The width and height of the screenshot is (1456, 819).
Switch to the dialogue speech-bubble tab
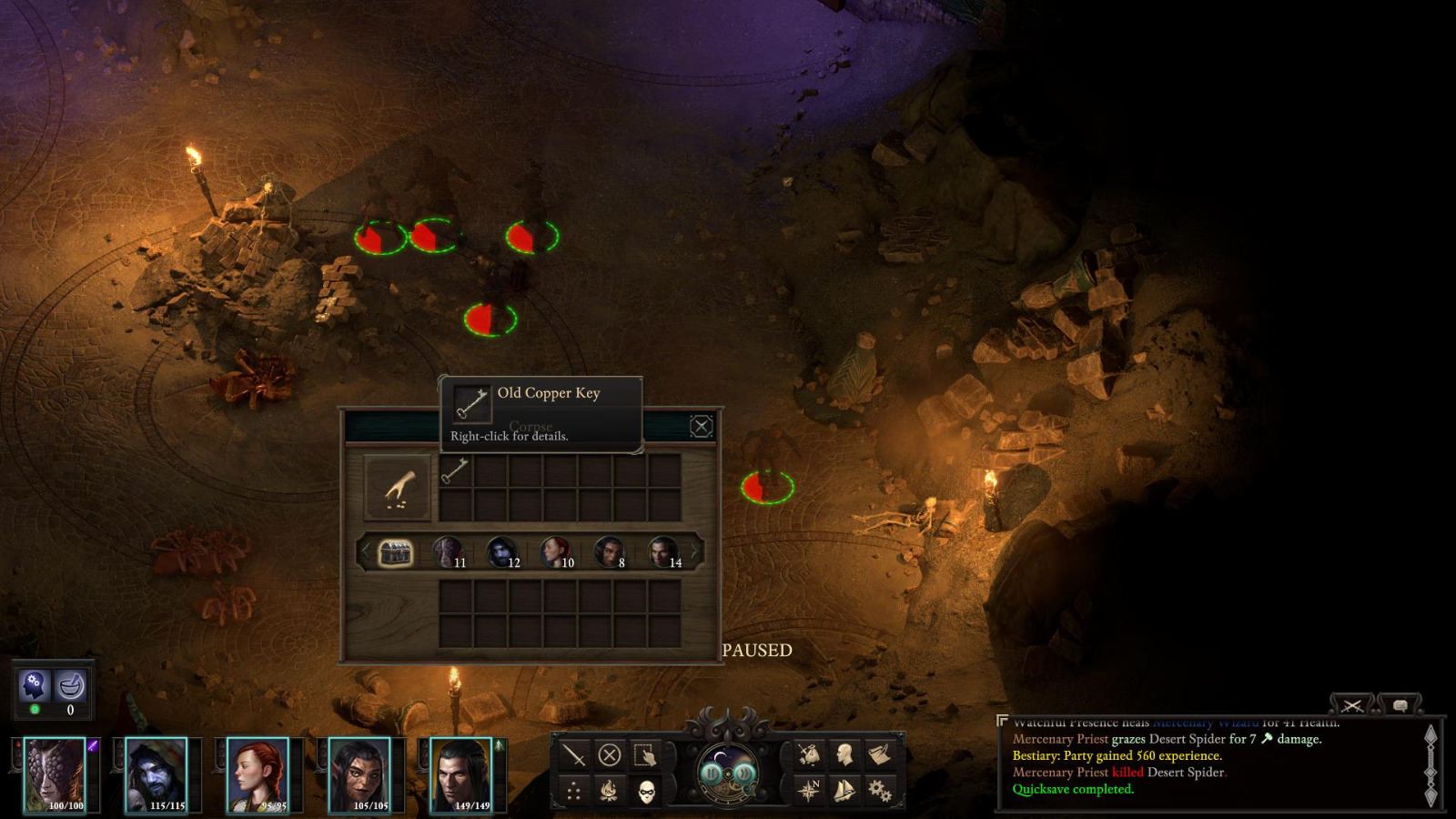pos(1399,704)
